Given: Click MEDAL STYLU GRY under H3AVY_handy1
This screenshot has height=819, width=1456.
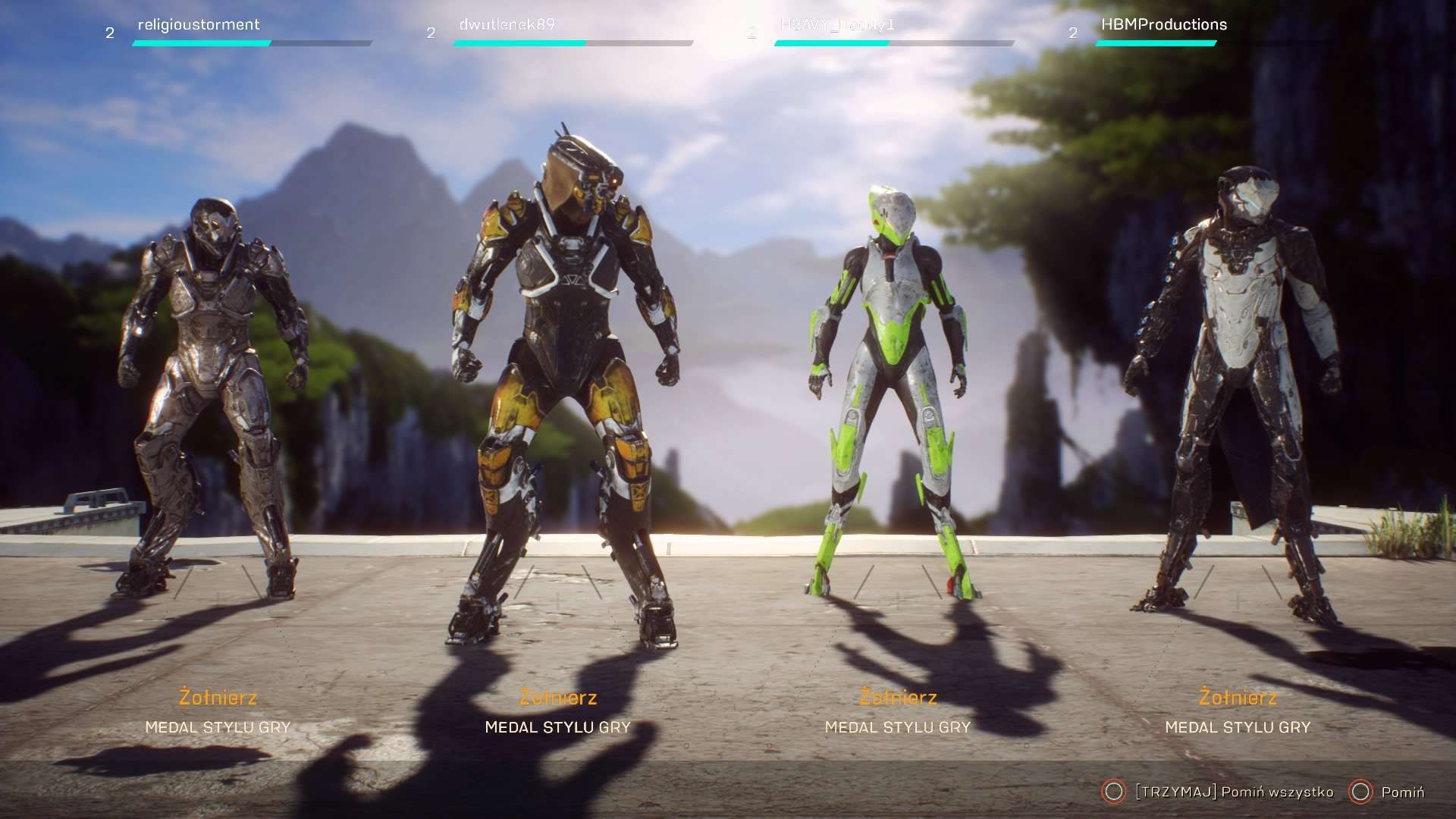Looking at the screenshot, I should click(x=897, y=726).
